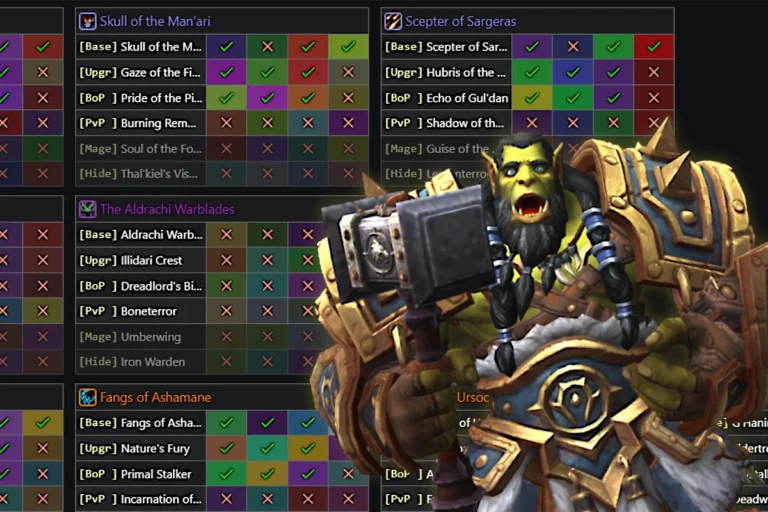The image size is (768, 512).
Task: Open the Fangs of Ashamane header
Action: (155, 397)
